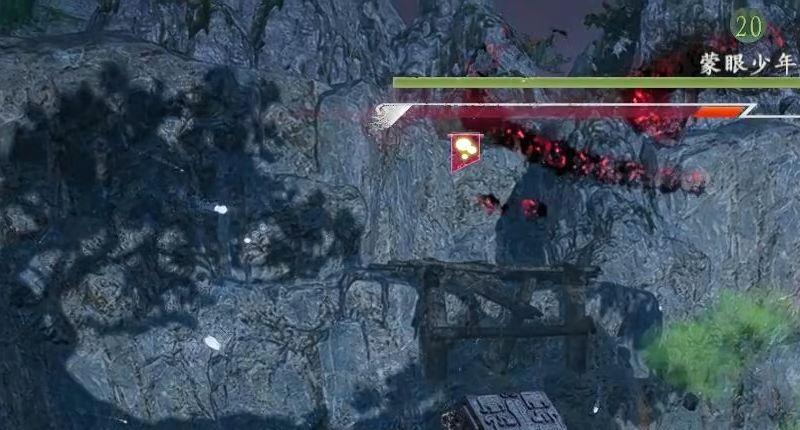Click the red flame status effect icon

(x=466, y=151)
